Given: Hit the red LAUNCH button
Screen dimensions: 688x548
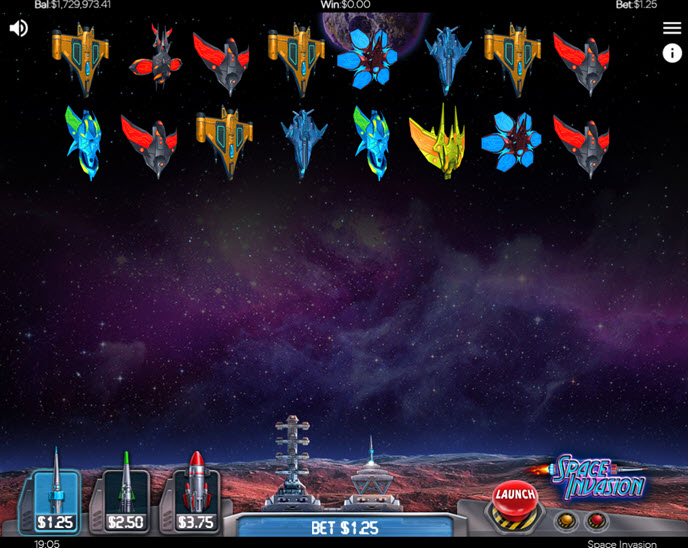Looking at the screenshot, I should coord(515,495).
